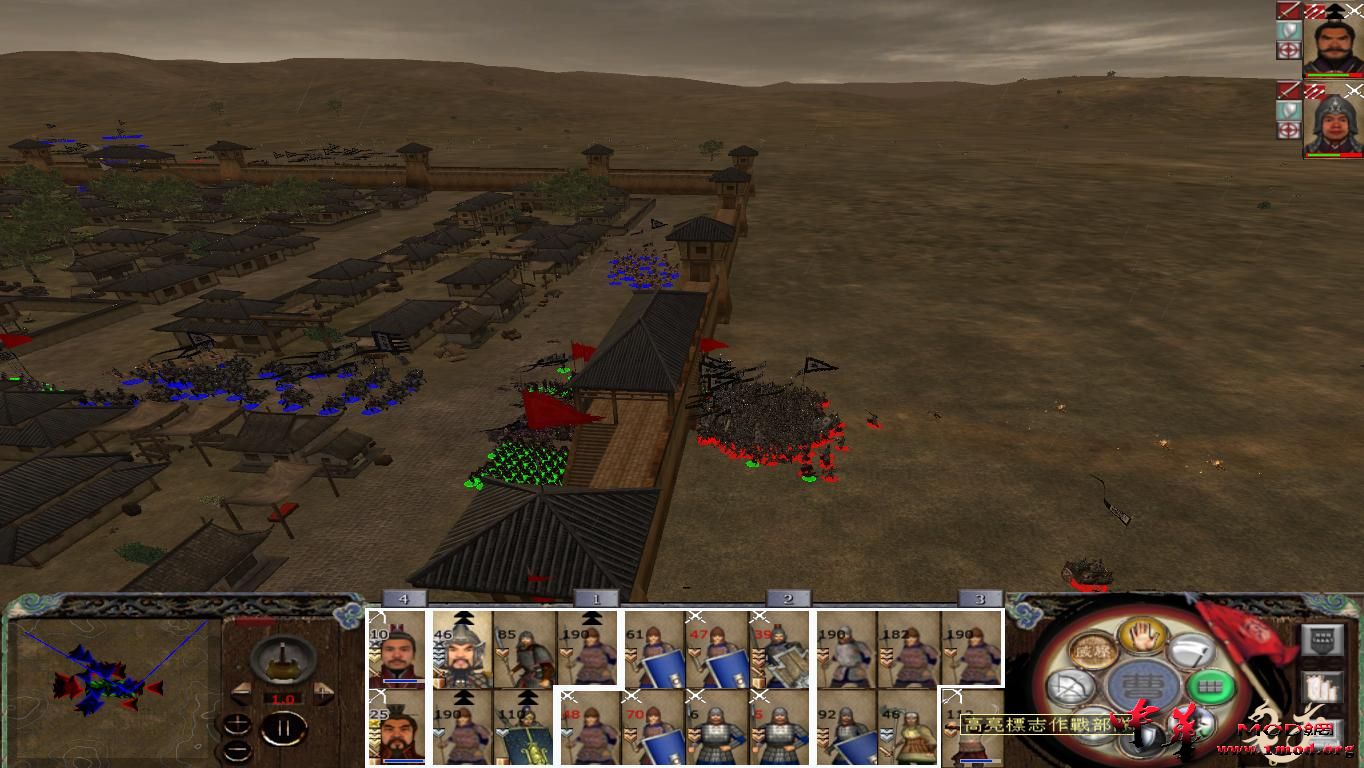The height and width of the screenshot is (768, 1364).
Task: Click the lantern icon above the speed controls
Action: click(x=281, y=660)
